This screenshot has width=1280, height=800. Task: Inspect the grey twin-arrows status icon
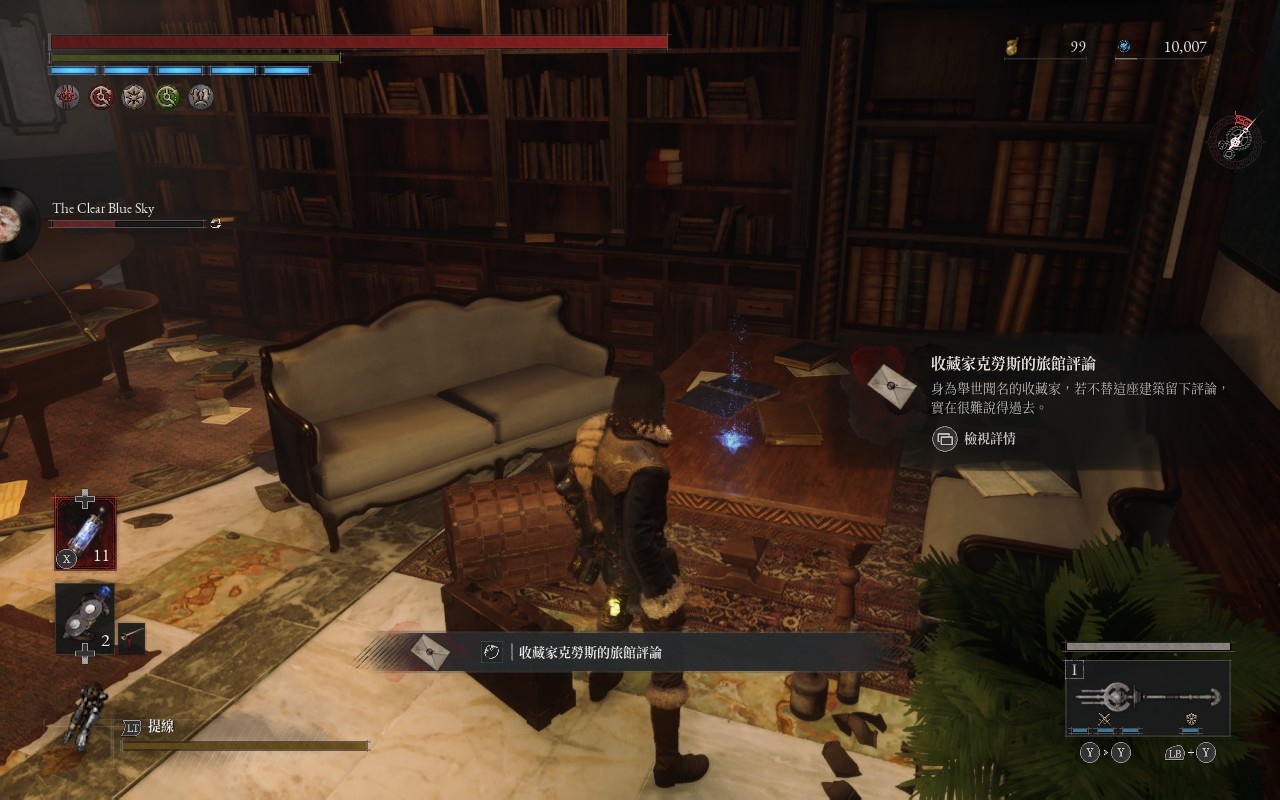click(x=201, y=96)
